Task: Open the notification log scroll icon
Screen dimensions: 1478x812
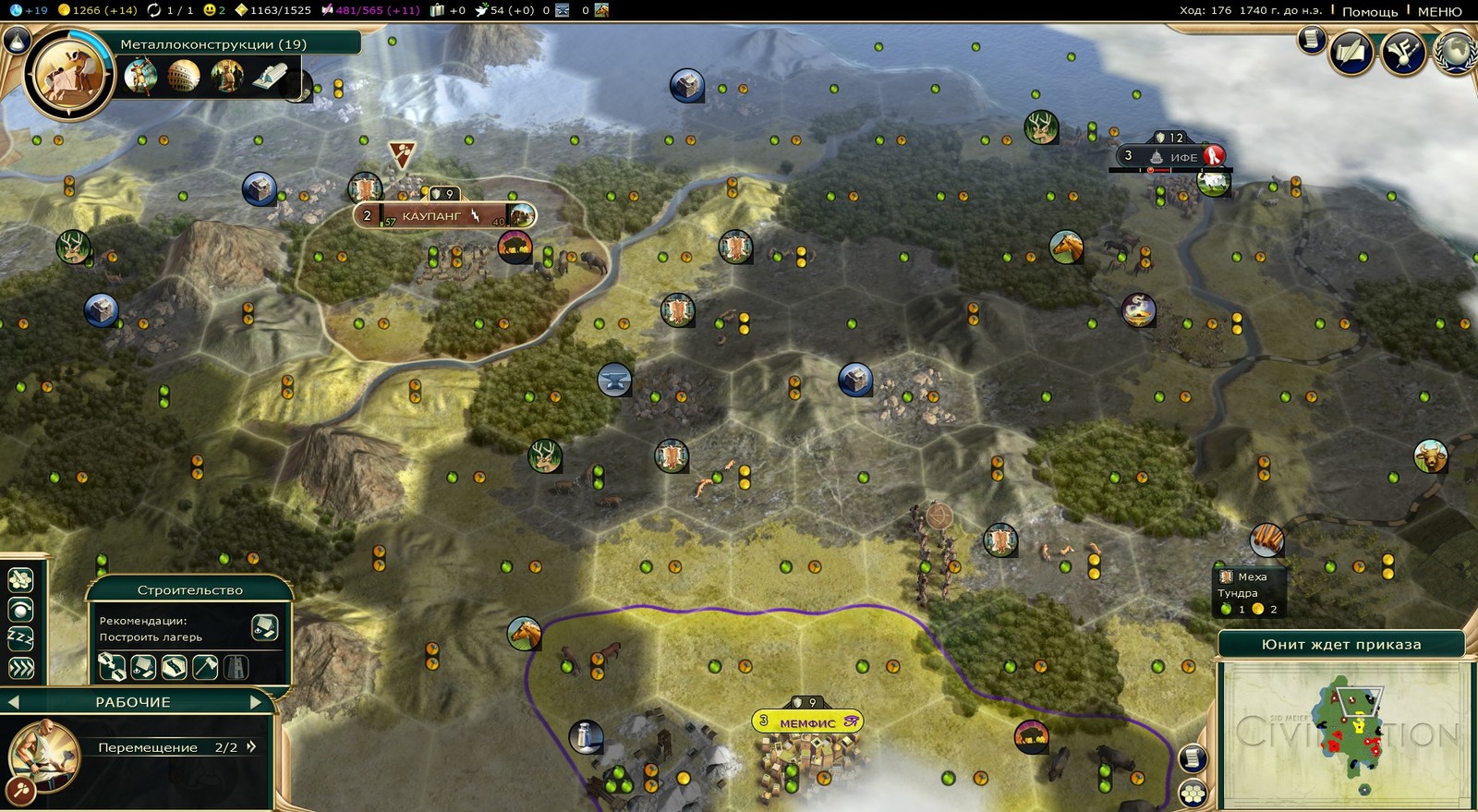Action: [1311, 40]
